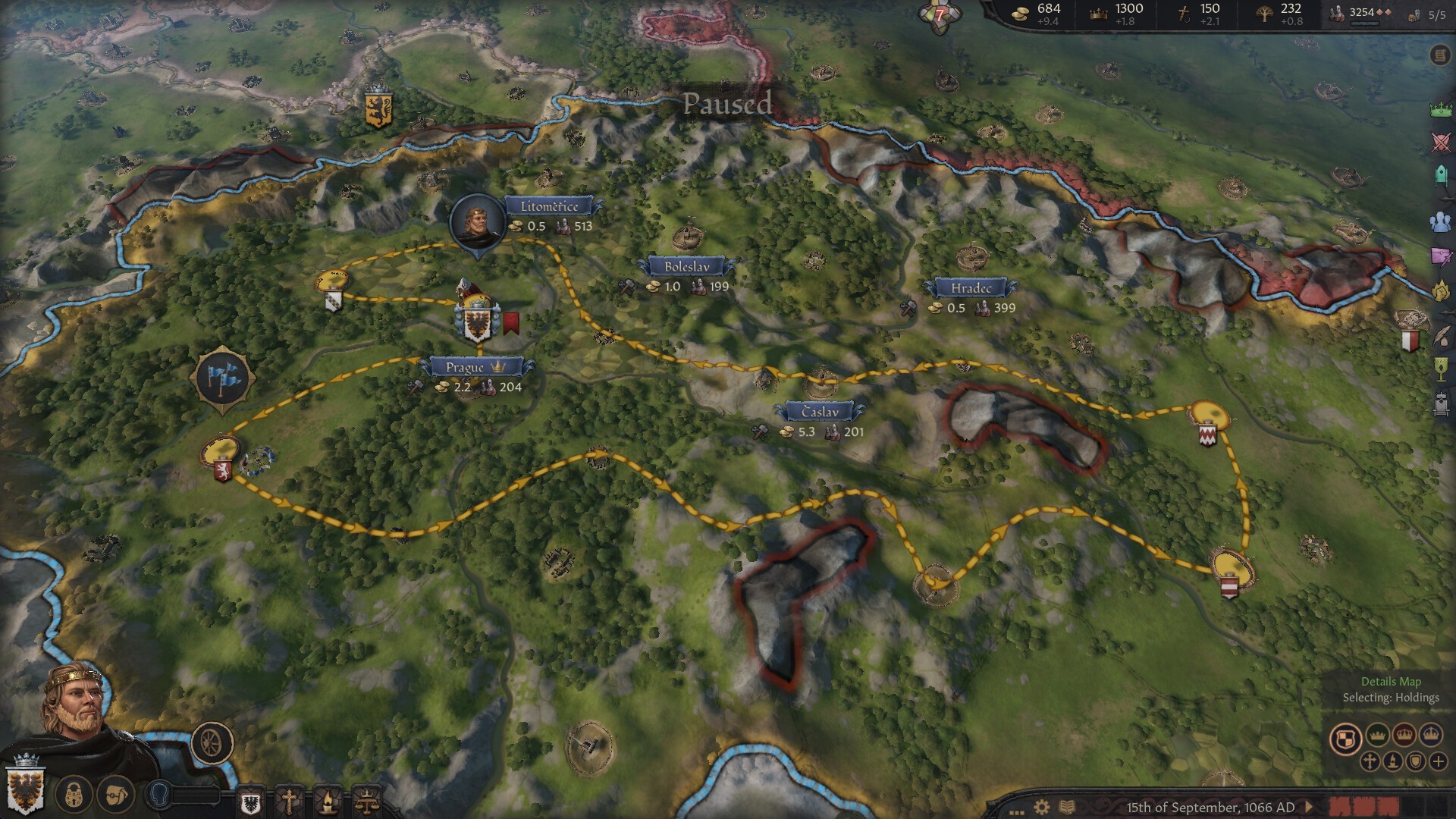Open the Encyclopedia book icon
The image size is (1456, 819).
coord(1067,808)
